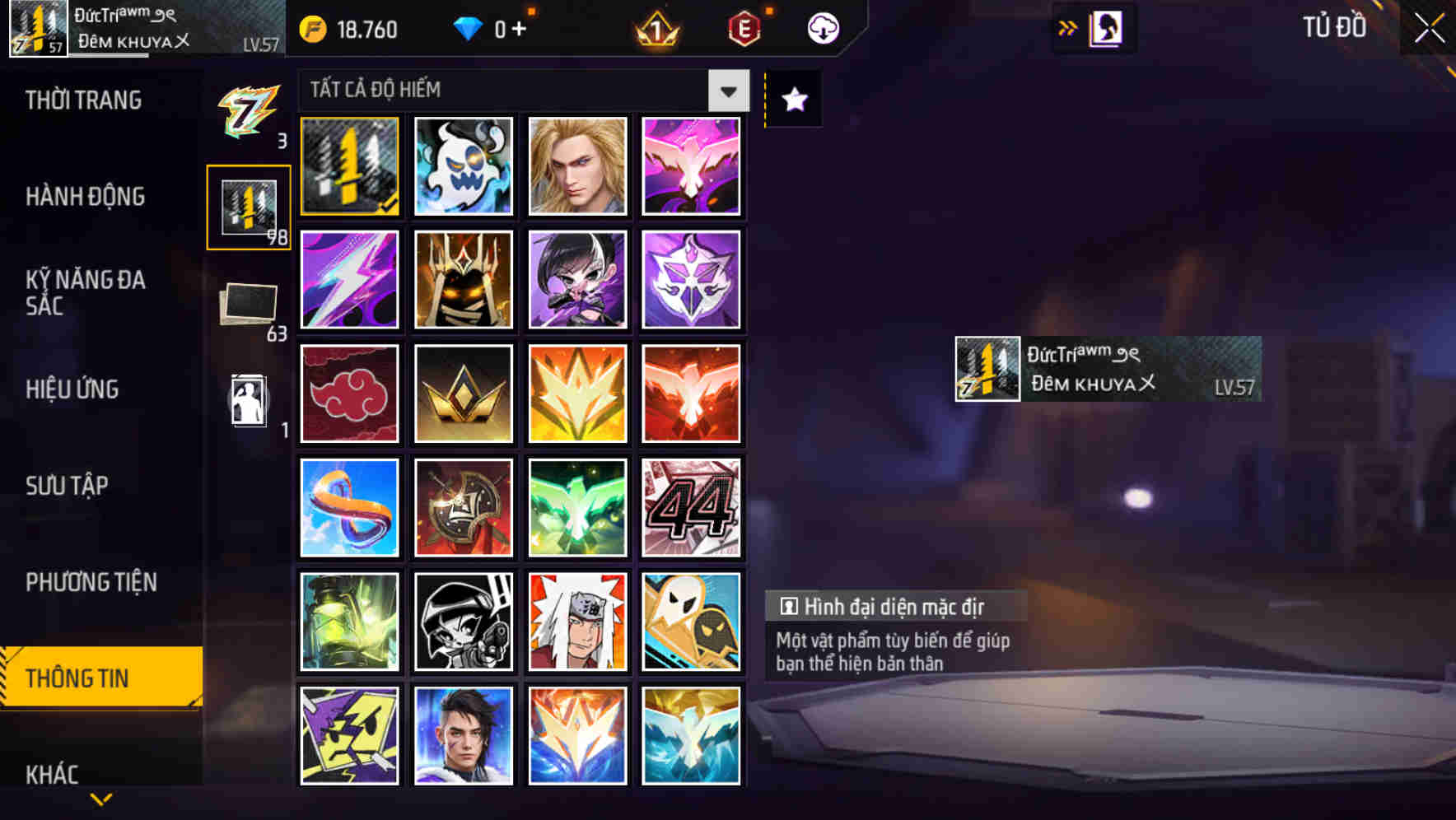Select the red Akatsuki cloud avatar
The height and width of the screenshot is (820, 1456).
pos(348,393)
